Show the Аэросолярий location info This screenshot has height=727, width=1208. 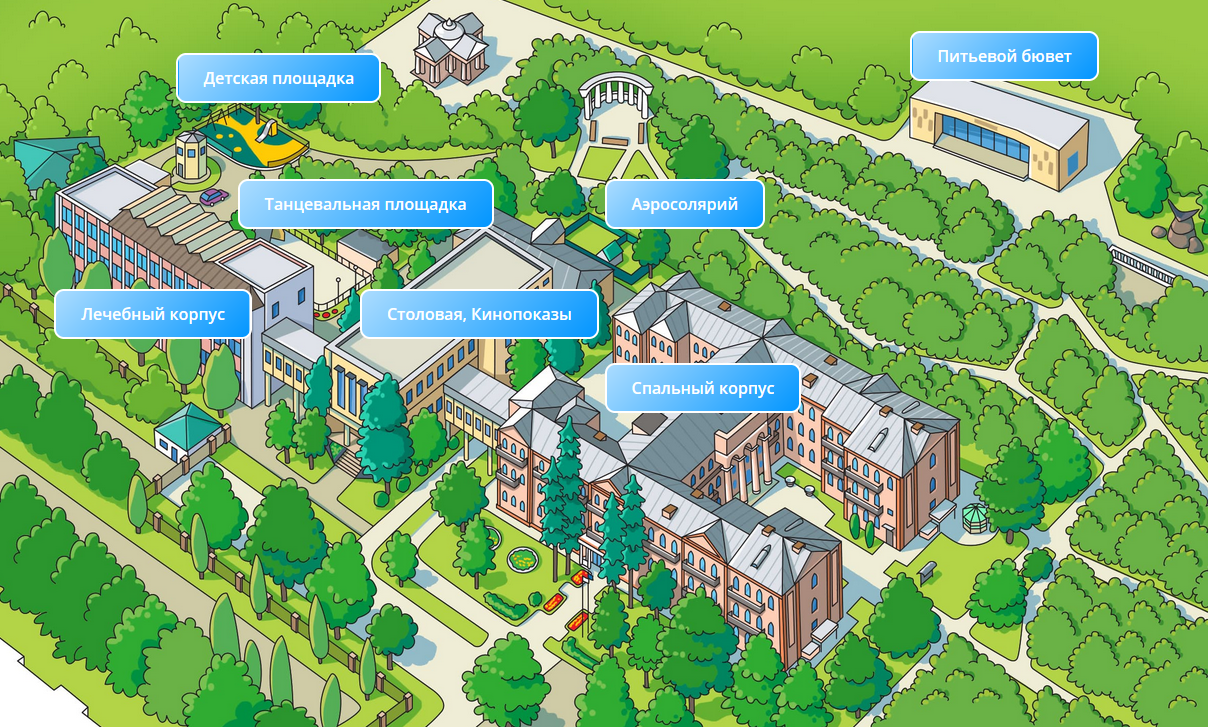[x=684, y=204]
